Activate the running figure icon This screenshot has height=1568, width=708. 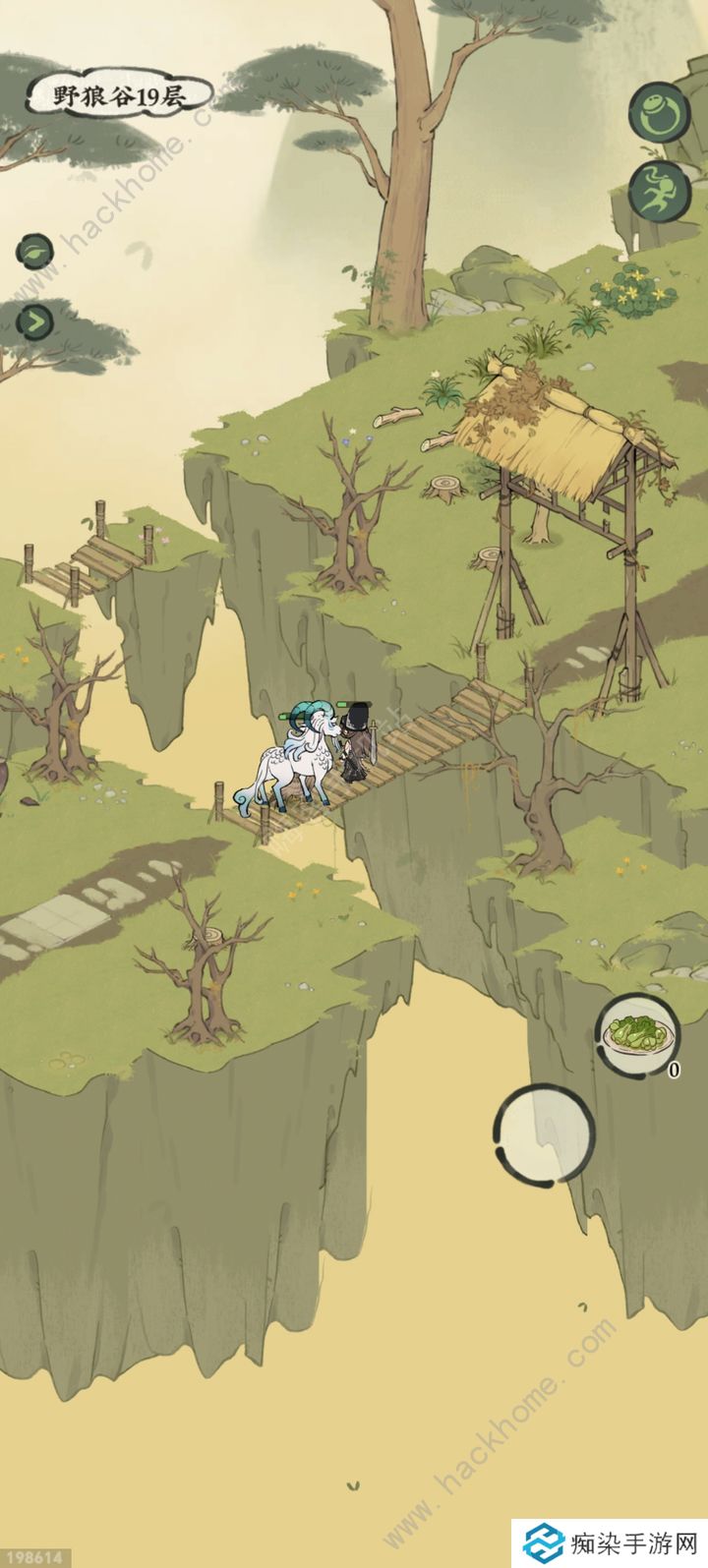653,189
